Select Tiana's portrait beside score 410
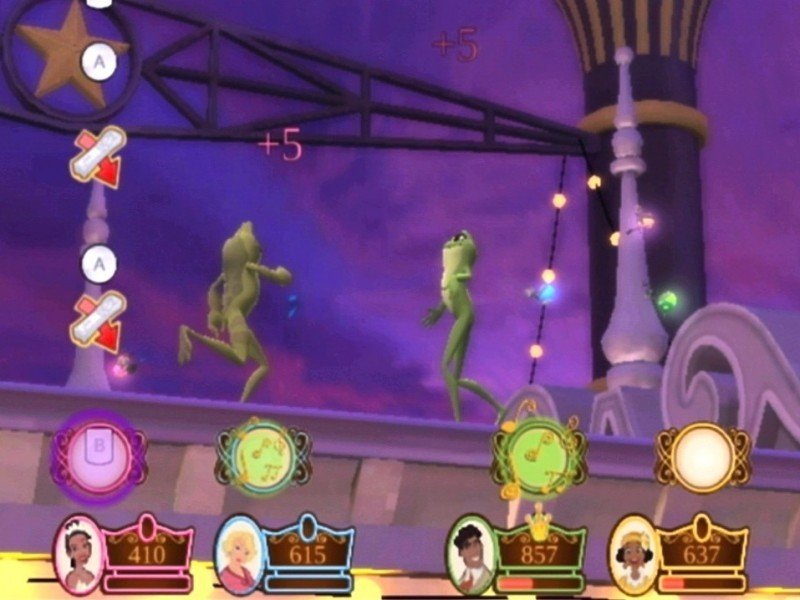The width and height of the screenshot is (800, 600). [78, 551]
